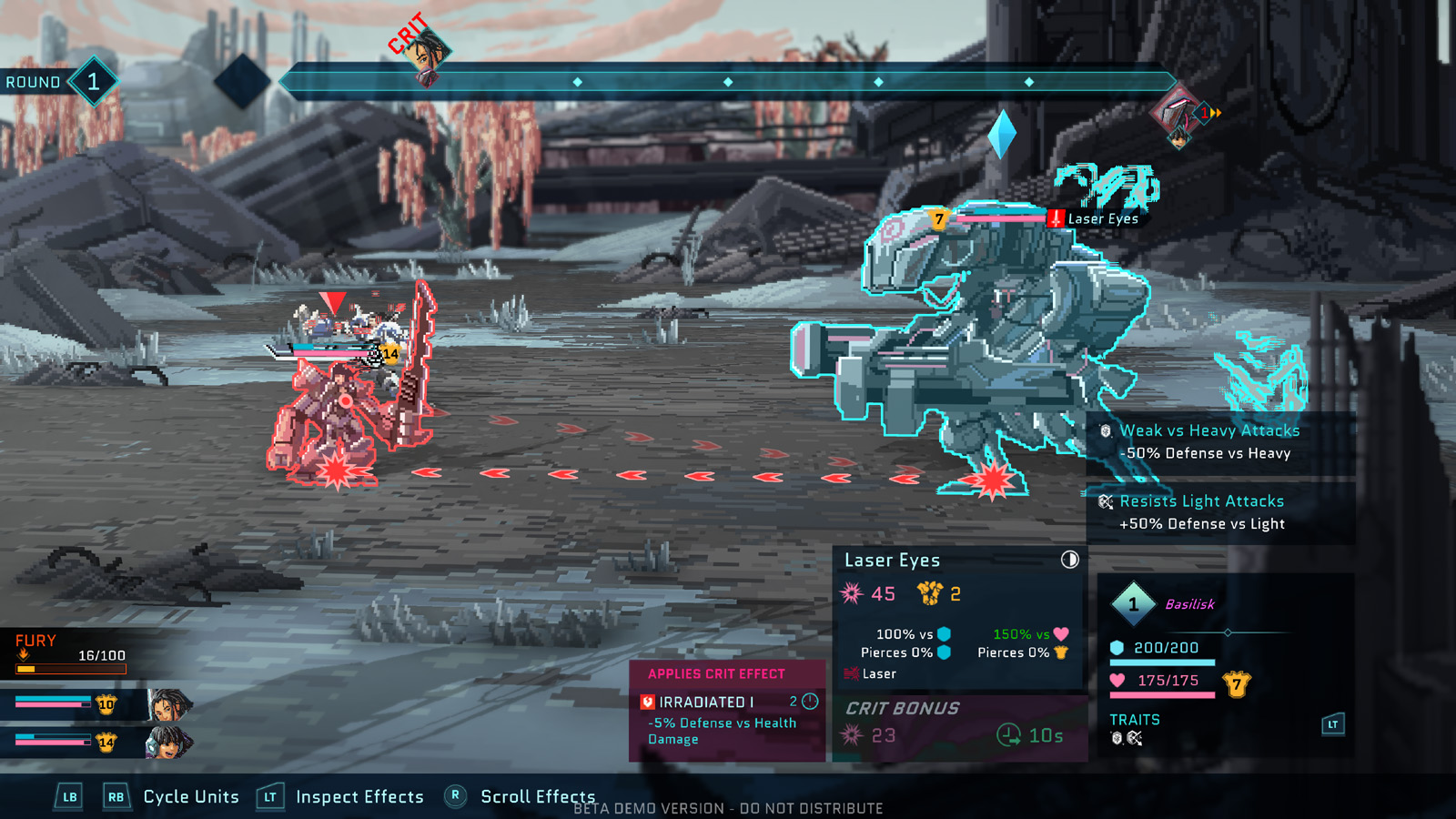Click the Round 1 diamond indicator
1456x819 pixels.
pos(94,82)
